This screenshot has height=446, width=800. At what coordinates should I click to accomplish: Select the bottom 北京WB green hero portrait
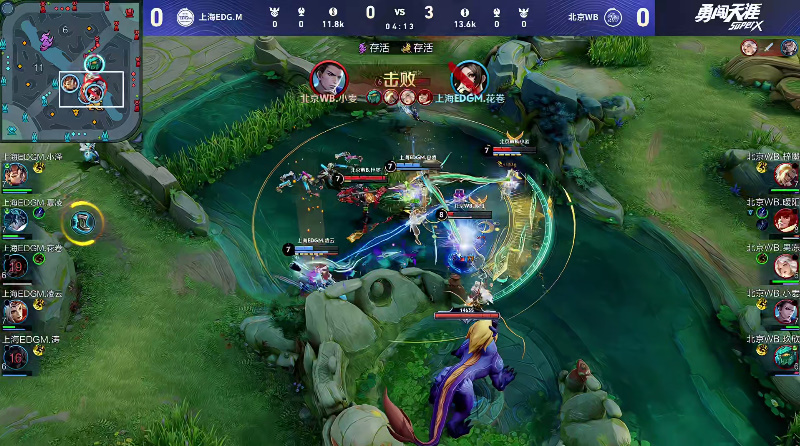click(784, 357)
